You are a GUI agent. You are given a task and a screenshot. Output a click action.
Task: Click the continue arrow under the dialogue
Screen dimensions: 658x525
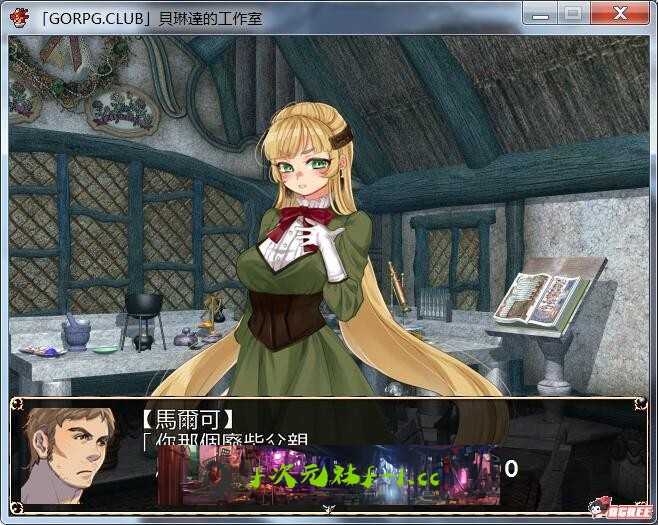[328, 508]
